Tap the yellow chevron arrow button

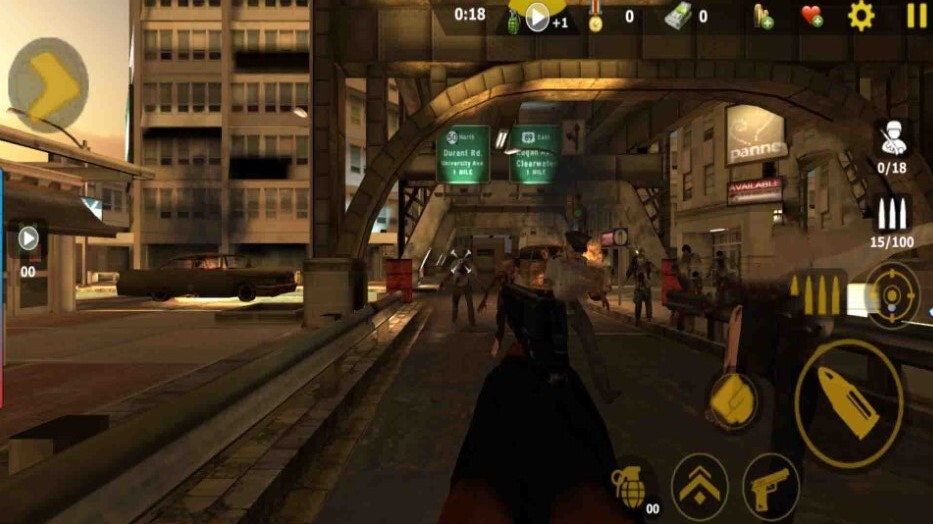tap(49, 85)
